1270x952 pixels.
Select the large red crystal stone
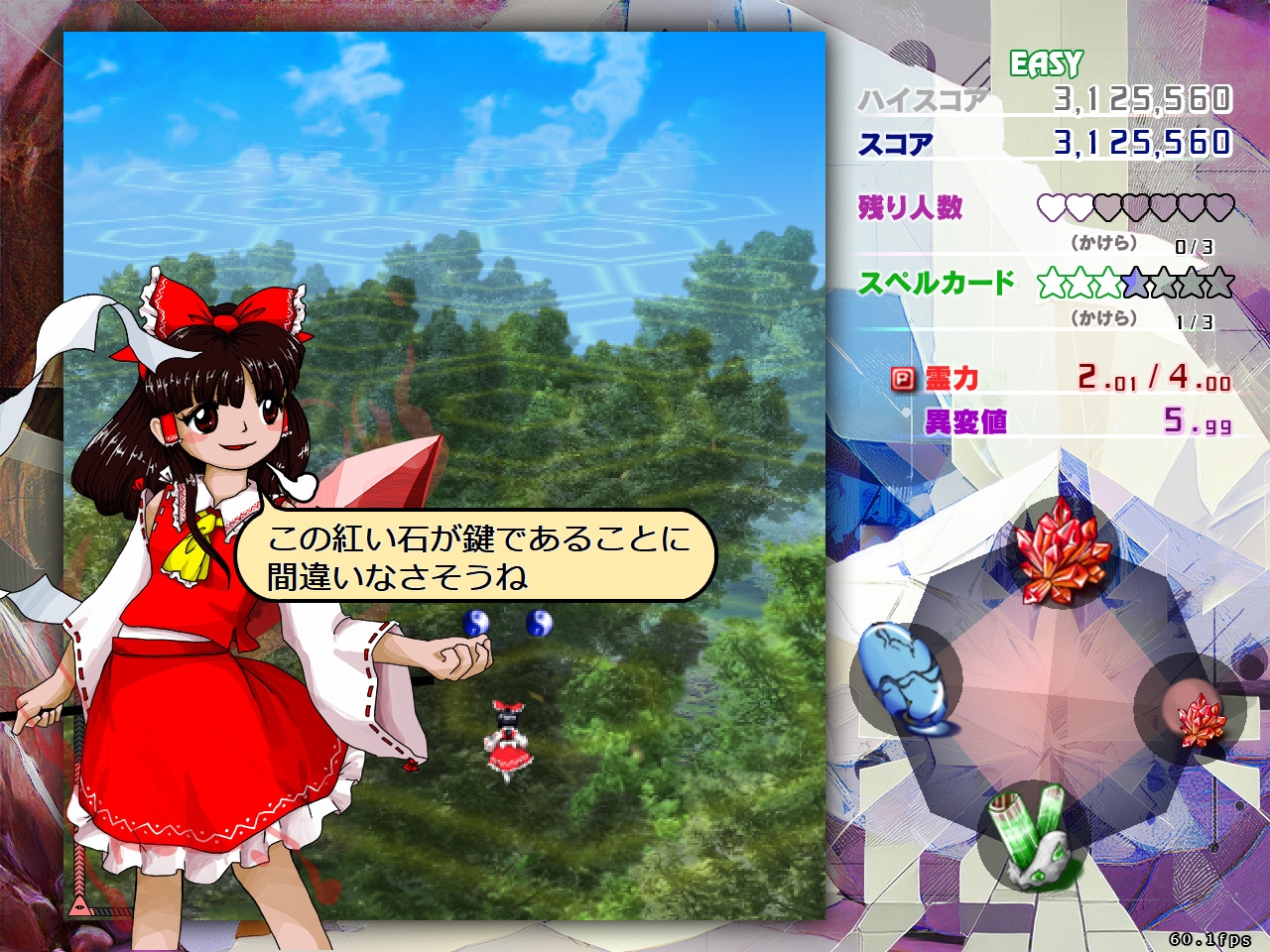pos(1059,552)
